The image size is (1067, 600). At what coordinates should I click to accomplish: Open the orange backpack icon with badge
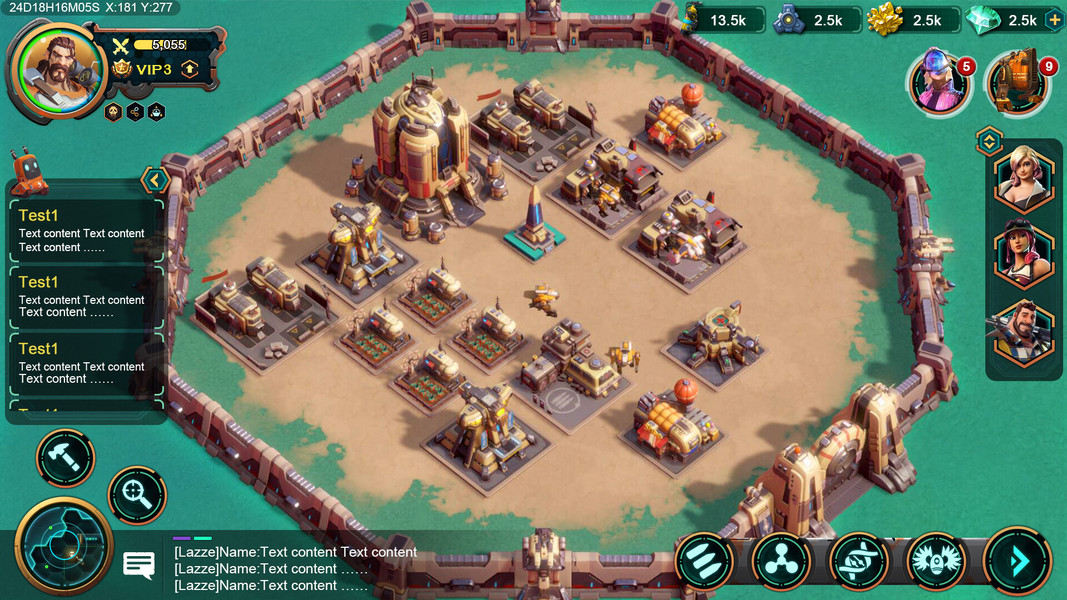click(1018, 84)
